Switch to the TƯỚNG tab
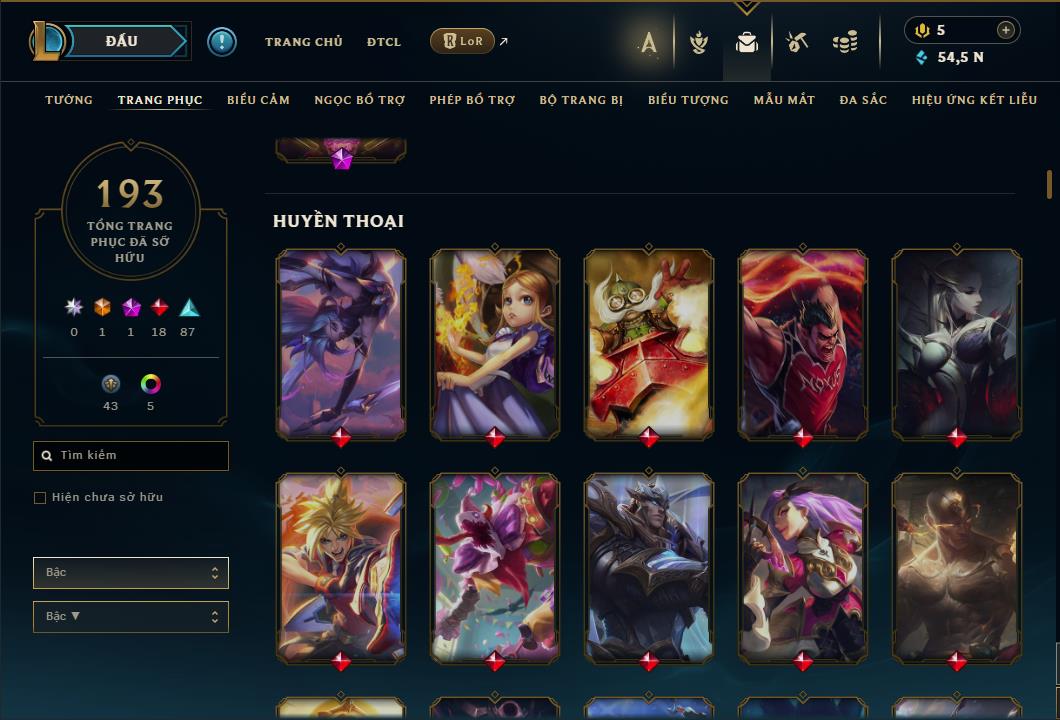 pyautogui.click(x=69, y=100)
